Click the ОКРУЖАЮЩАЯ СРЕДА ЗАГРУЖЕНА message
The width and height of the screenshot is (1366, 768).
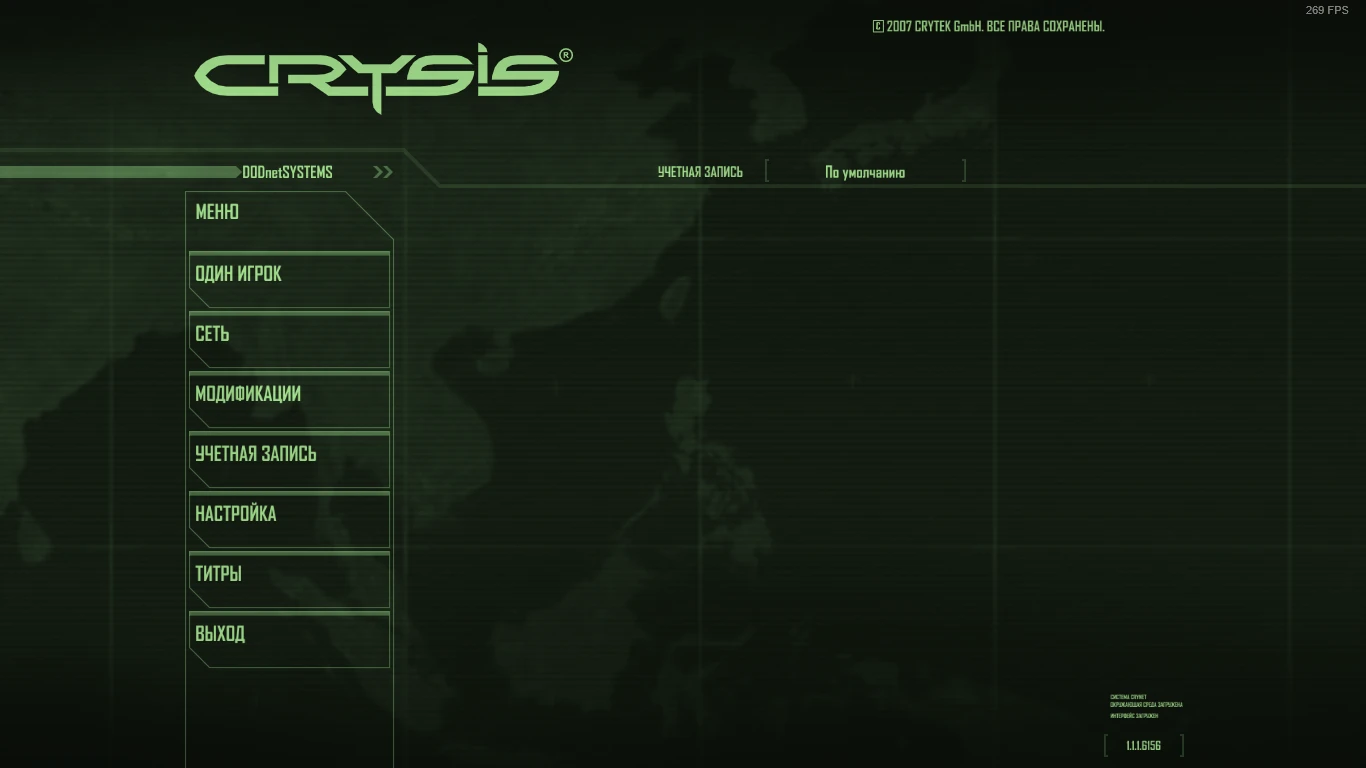click(x=1145, y=704)
